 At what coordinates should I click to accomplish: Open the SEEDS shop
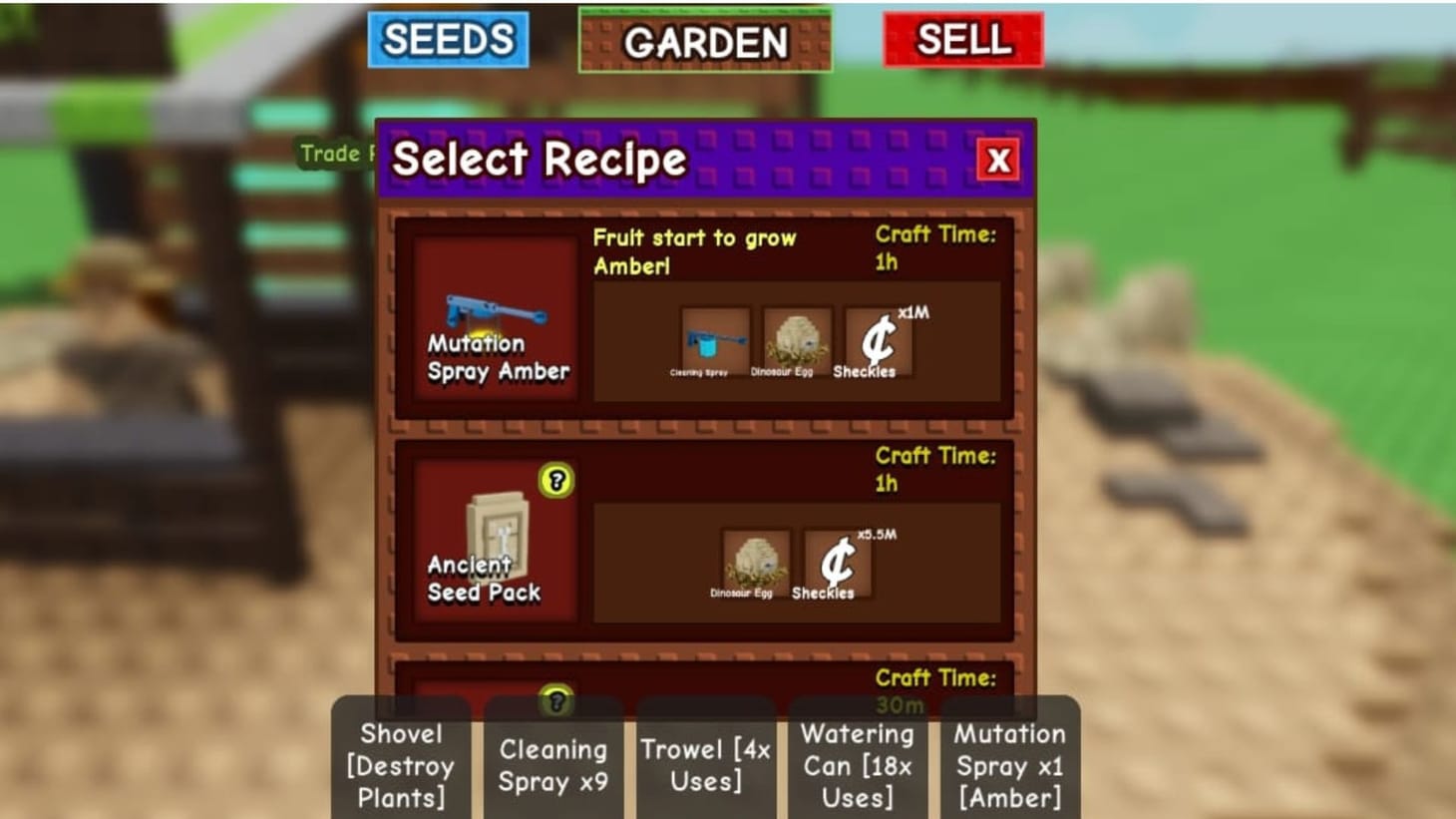coord(447,38)
